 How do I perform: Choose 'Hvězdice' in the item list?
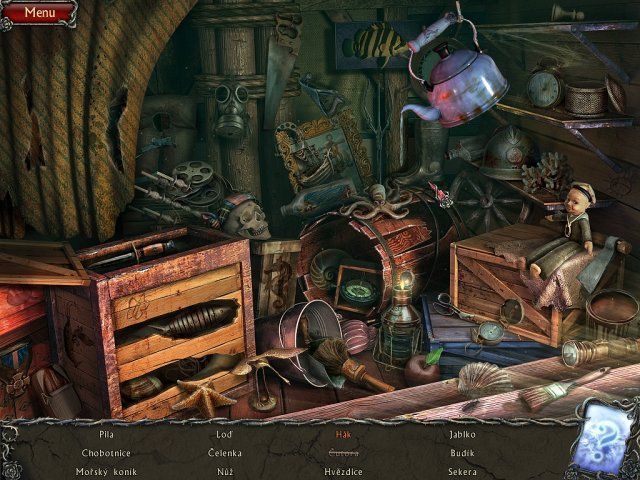343,471
